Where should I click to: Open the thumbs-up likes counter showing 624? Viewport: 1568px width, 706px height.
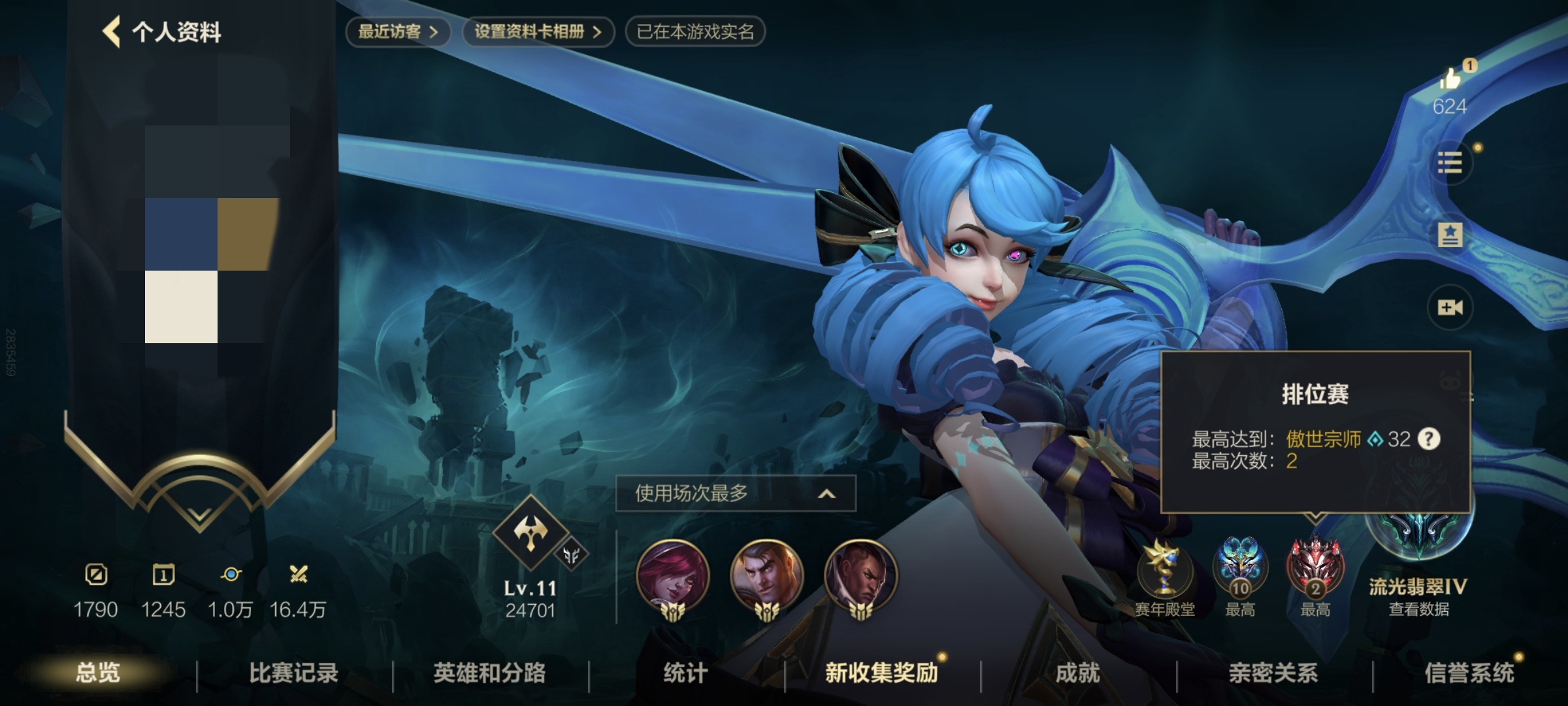pyautogui.click(x=1450, y=88)
